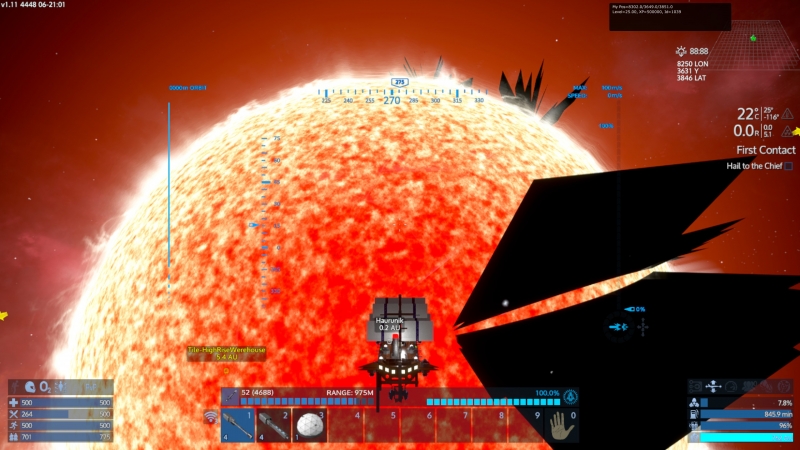Toggle the Hail to the Chief checkbox
Viewport: 800px width, 450px height.
[789, 166]
